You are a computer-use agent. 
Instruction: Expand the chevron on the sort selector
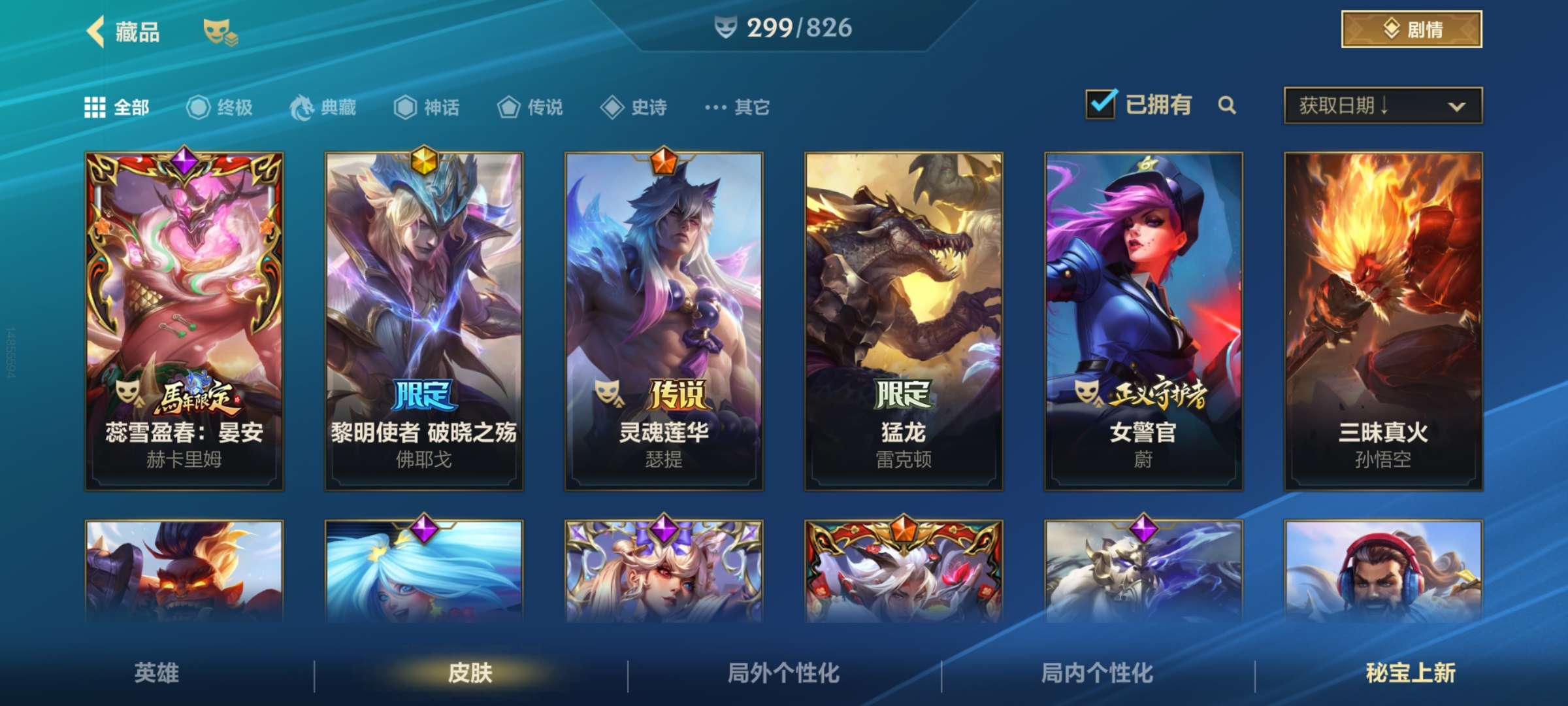[x=1457, y=106]
